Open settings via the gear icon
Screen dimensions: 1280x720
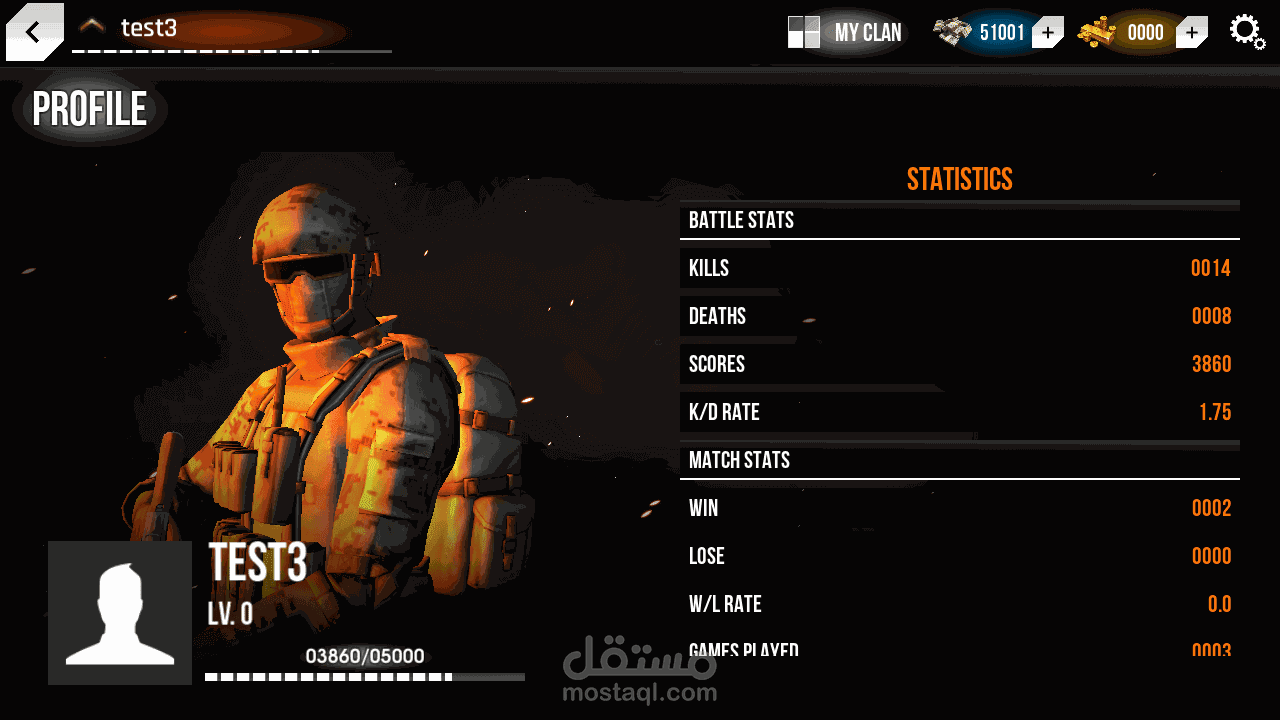(x=1246, y=31)
